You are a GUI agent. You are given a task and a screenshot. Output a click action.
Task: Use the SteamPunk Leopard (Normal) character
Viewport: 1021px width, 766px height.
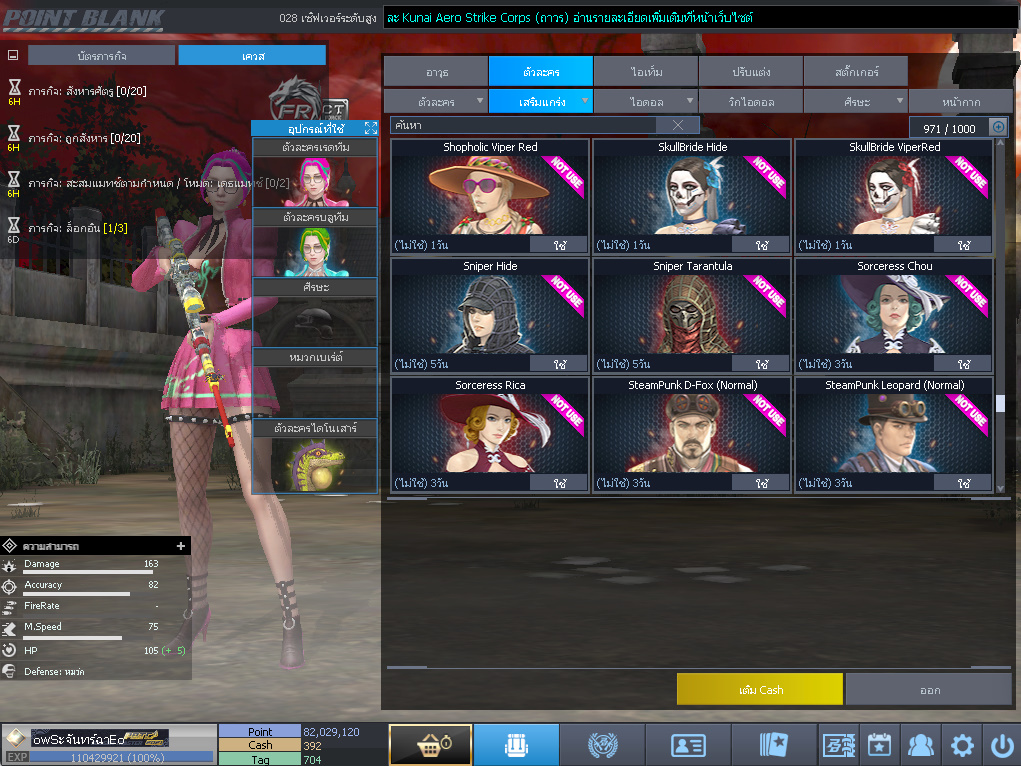coord(964,483)
